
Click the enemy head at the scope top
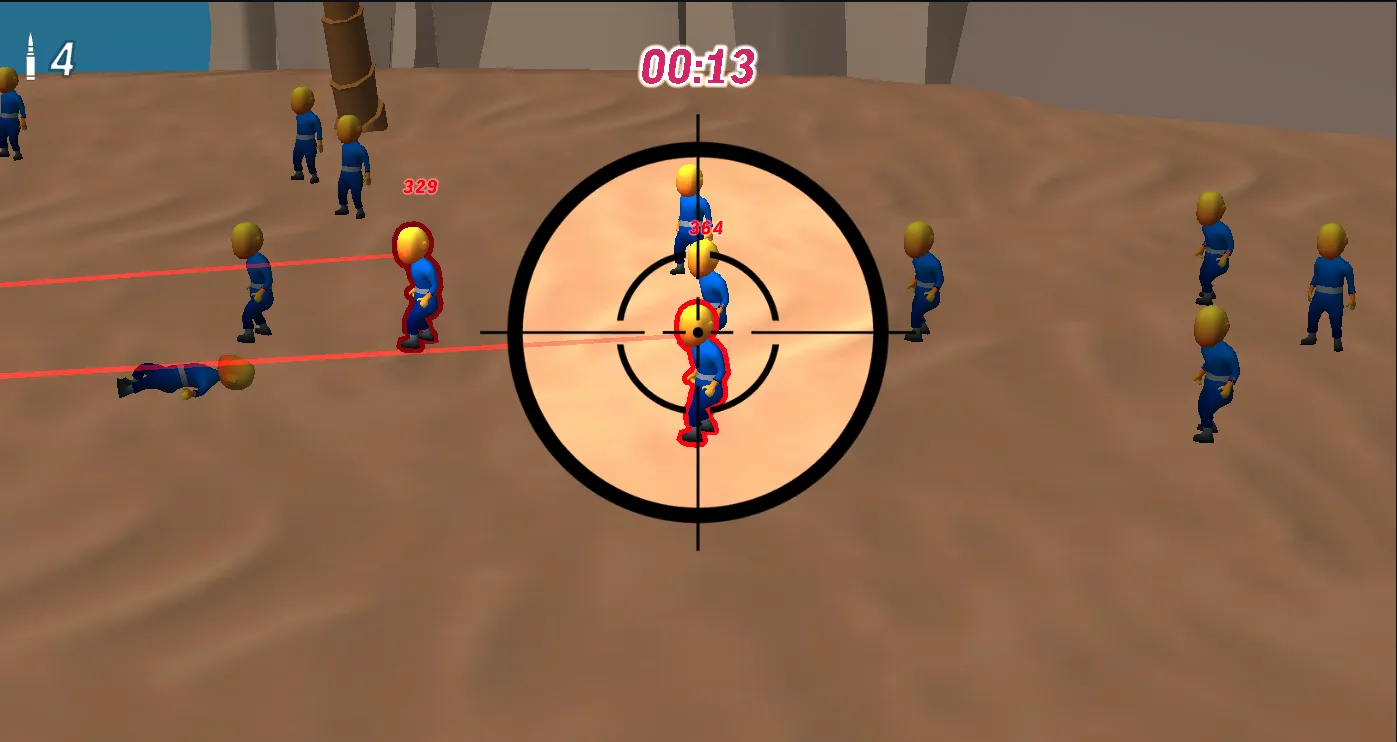688,180
